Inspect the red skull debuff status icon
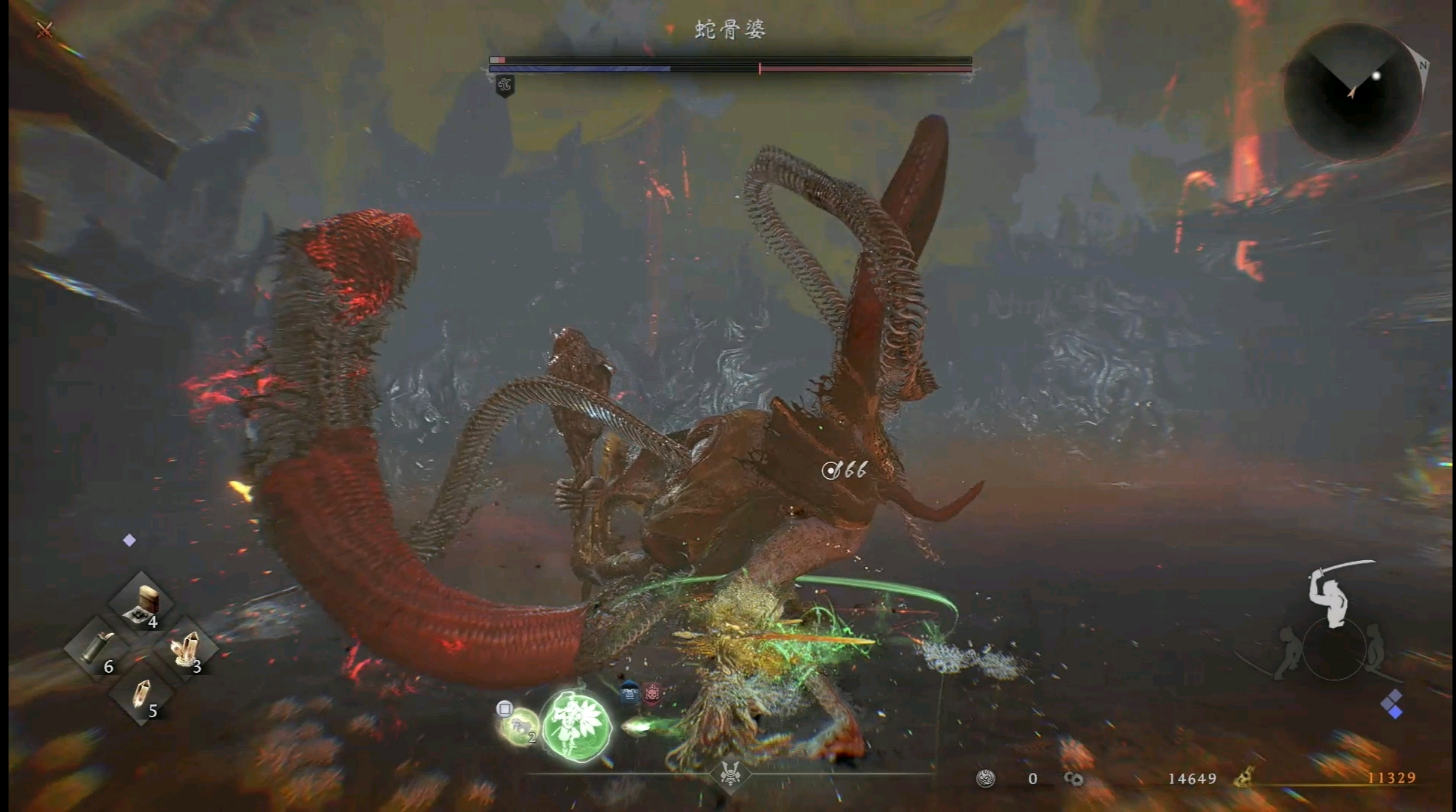 point(652,693)
